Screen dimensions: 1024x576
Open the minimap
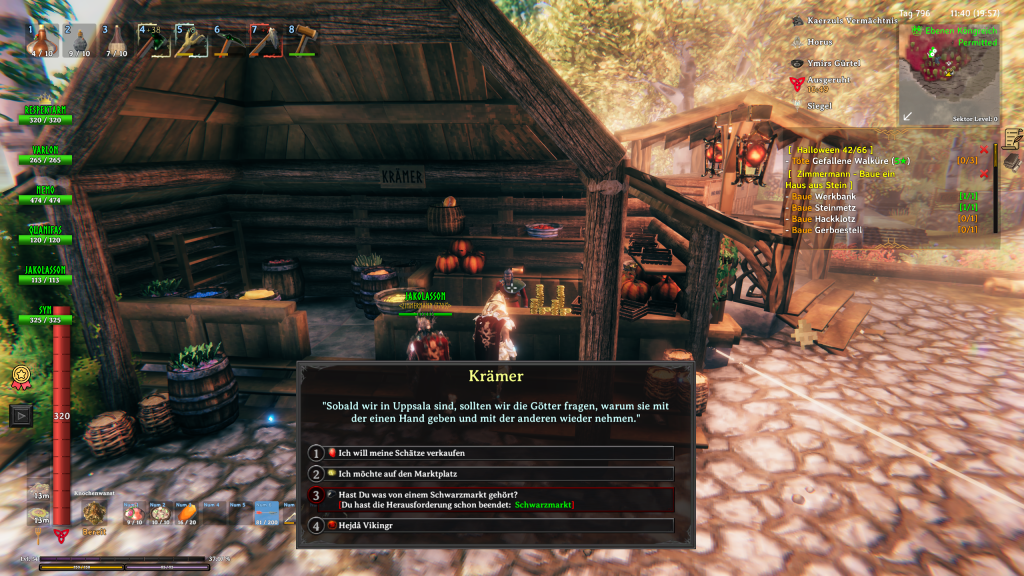pos(947,75)
